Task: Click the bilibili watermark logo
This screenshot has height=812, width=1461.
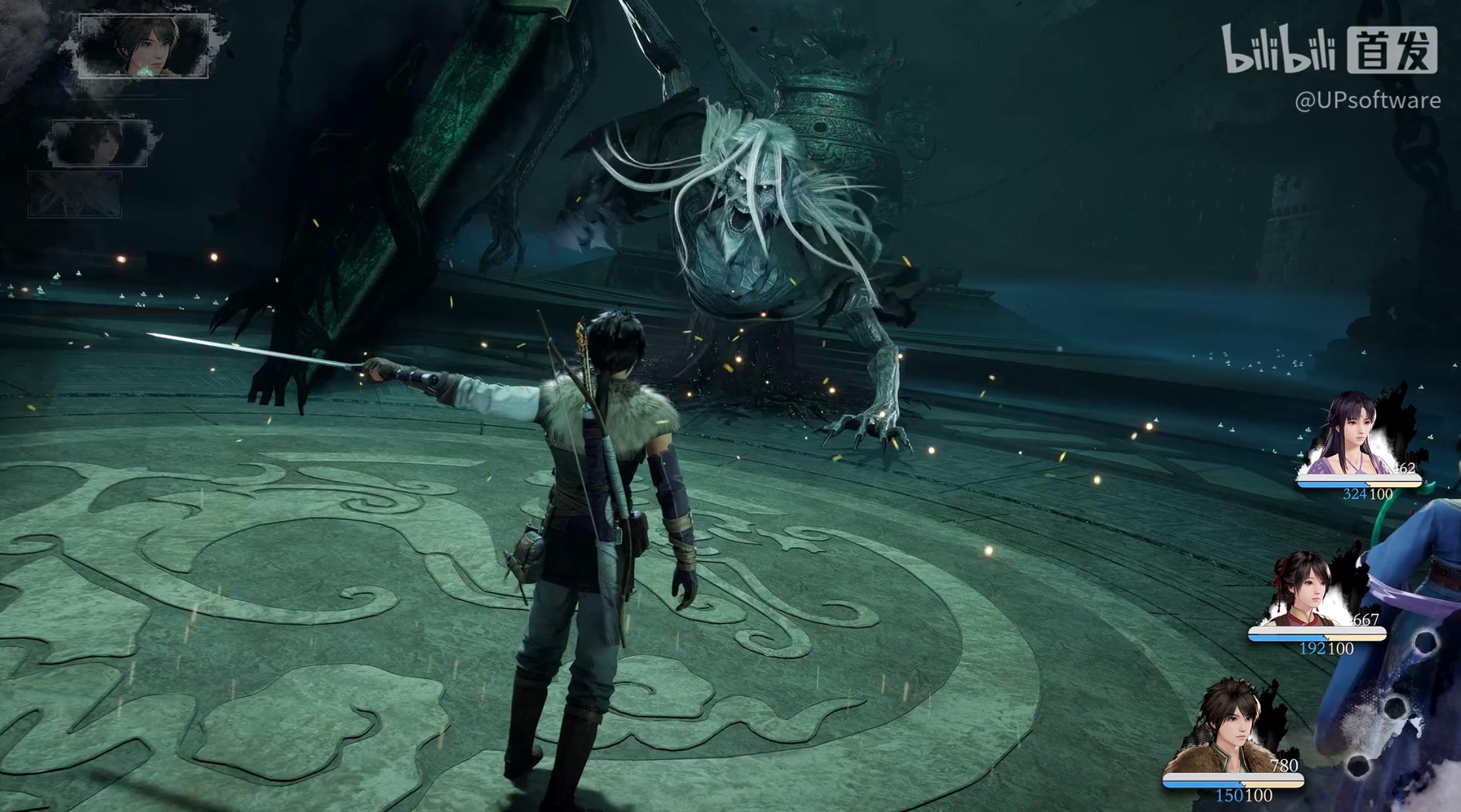Action: [1278, 49]
